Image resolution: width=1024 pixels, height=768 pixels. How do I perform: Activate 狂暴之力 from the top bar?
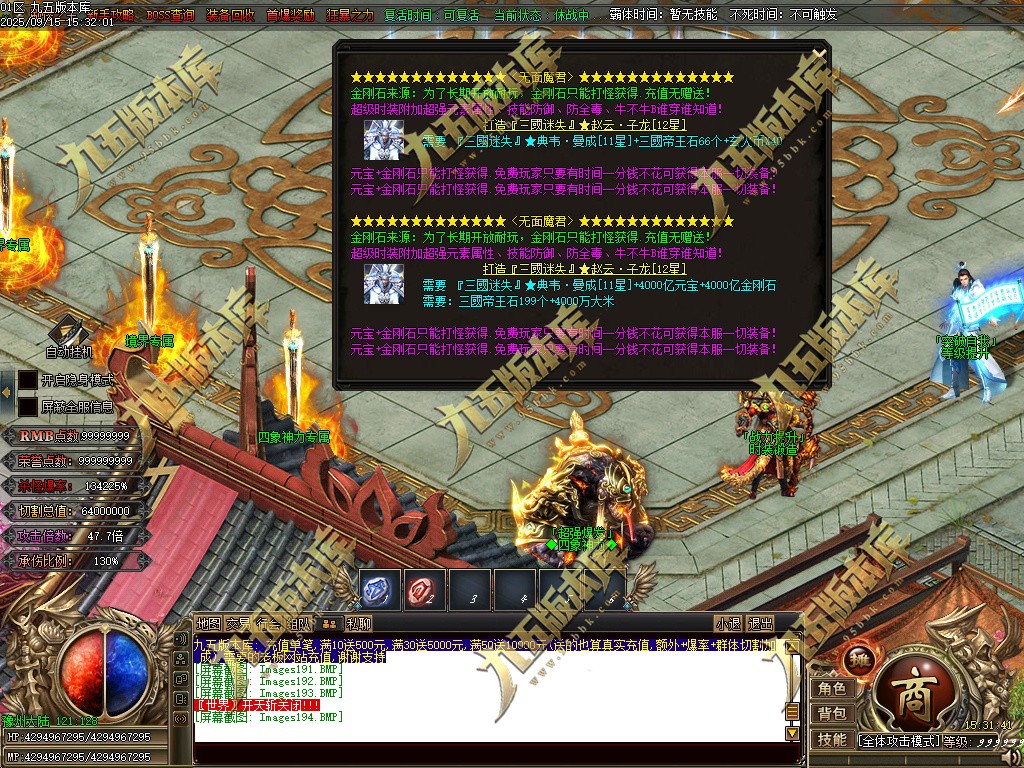tap(349, 16)
